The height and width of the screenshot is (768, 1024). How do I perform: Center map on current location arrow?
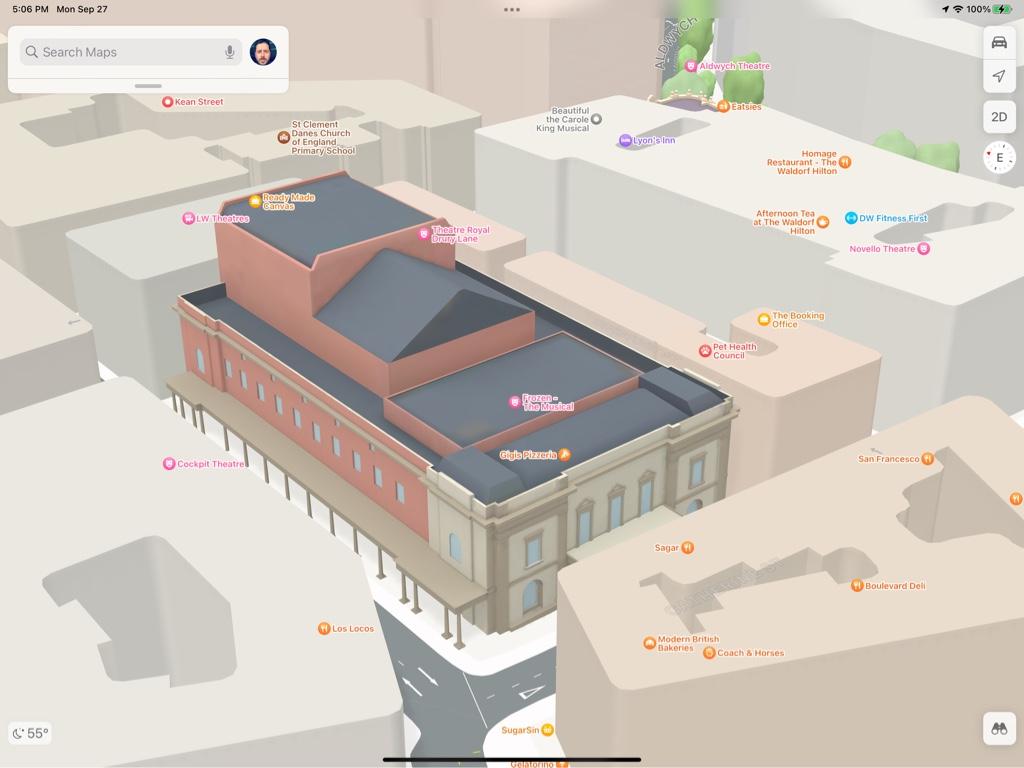pyautogui.click(x=998, y=76)
